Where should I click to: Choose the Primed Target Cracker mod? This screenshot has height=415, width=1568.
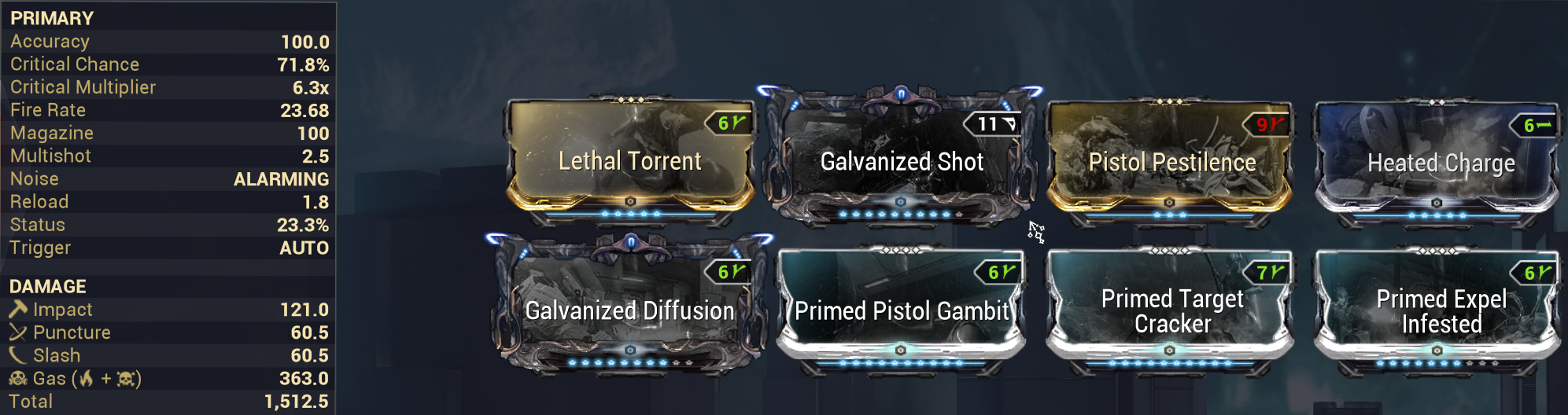click(1171, 309)
